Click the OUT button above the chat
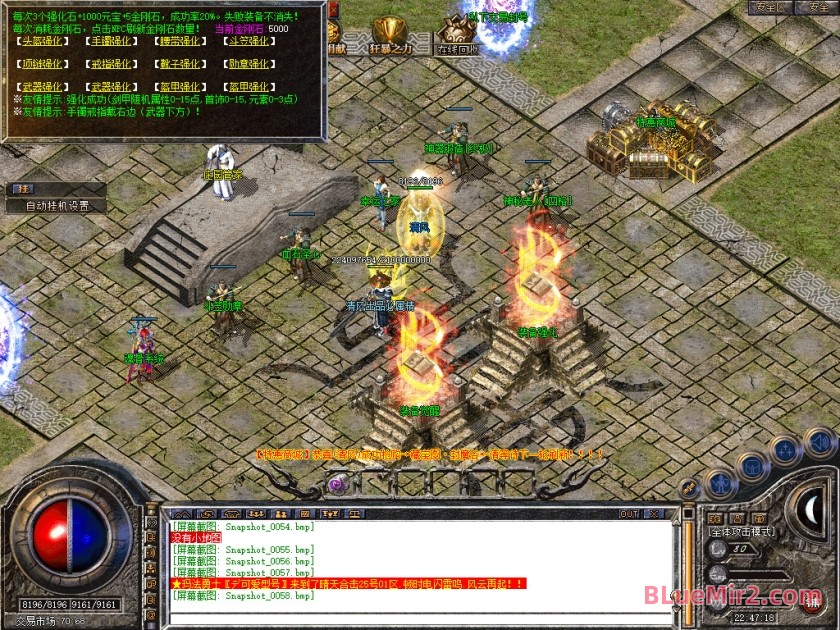840x630 pixels. [629, 514]
